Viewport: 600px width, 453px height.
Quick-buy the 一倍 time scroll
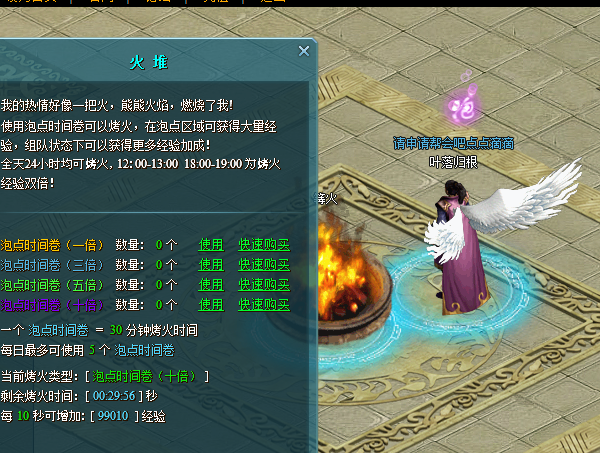[x=263, y=244]
